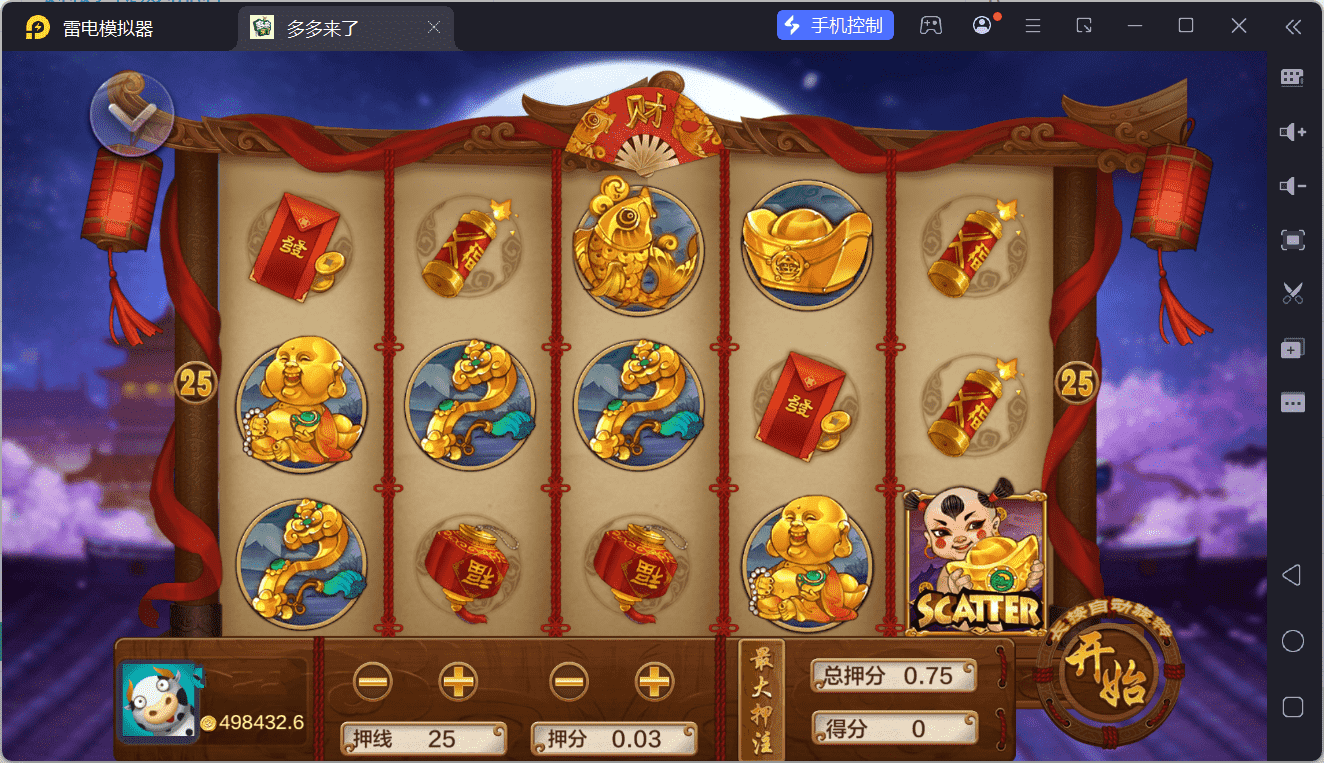Open the keyboard mapping tool in LDPlayer sidebar
The height and width of the screenshot is (763, 1324).
click(1293, 77)
